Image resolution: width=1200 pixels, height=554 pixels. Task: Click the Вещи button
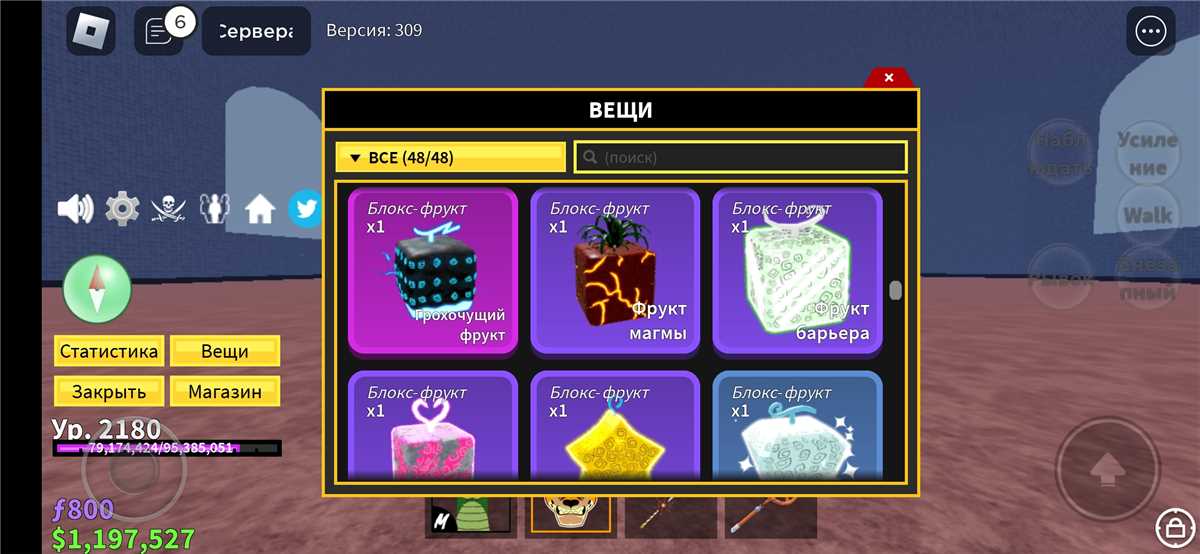[225, 352]
